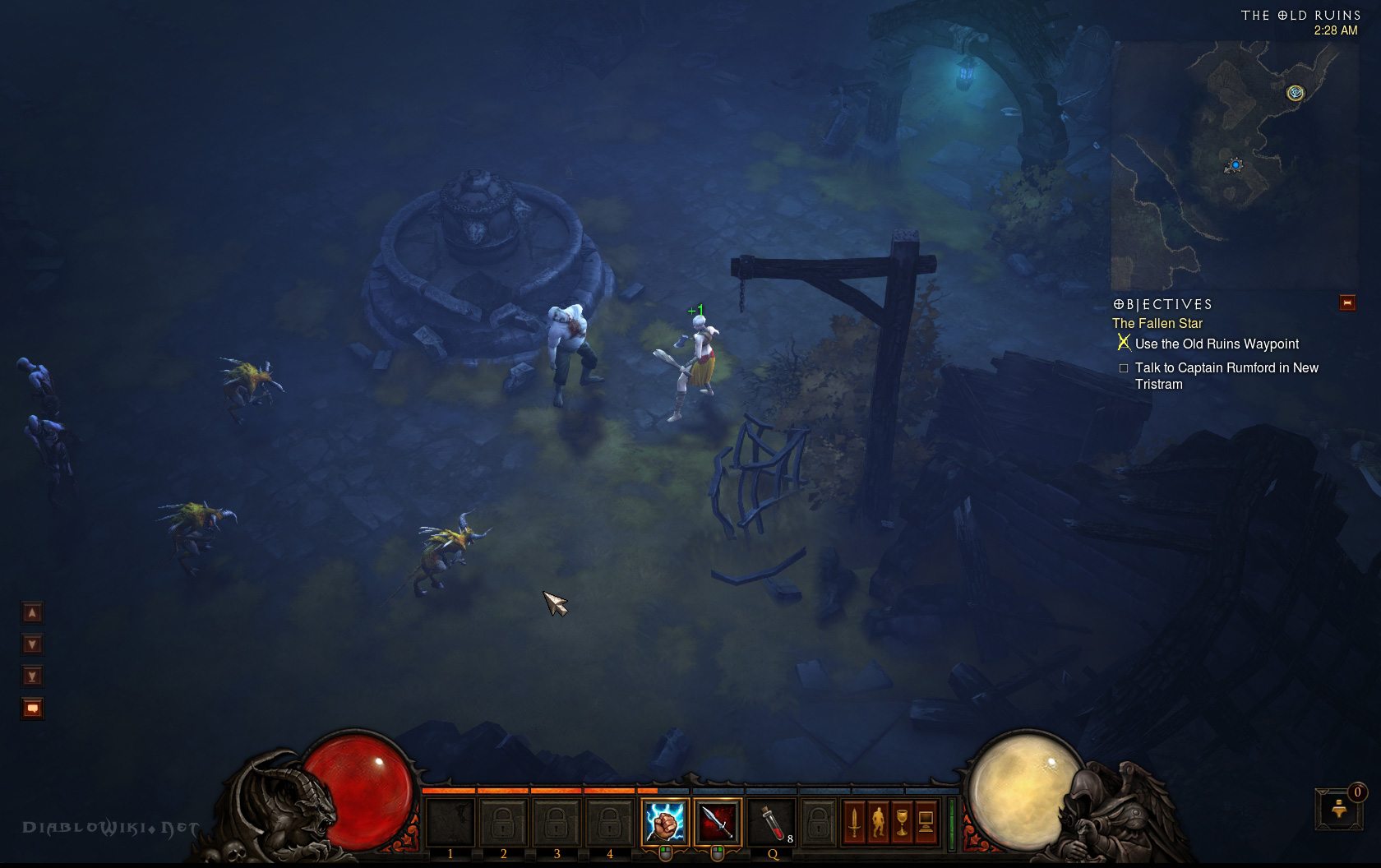Select The Fallen Star quest title
Screen dimensions: 1381x868
[1157, 324]
